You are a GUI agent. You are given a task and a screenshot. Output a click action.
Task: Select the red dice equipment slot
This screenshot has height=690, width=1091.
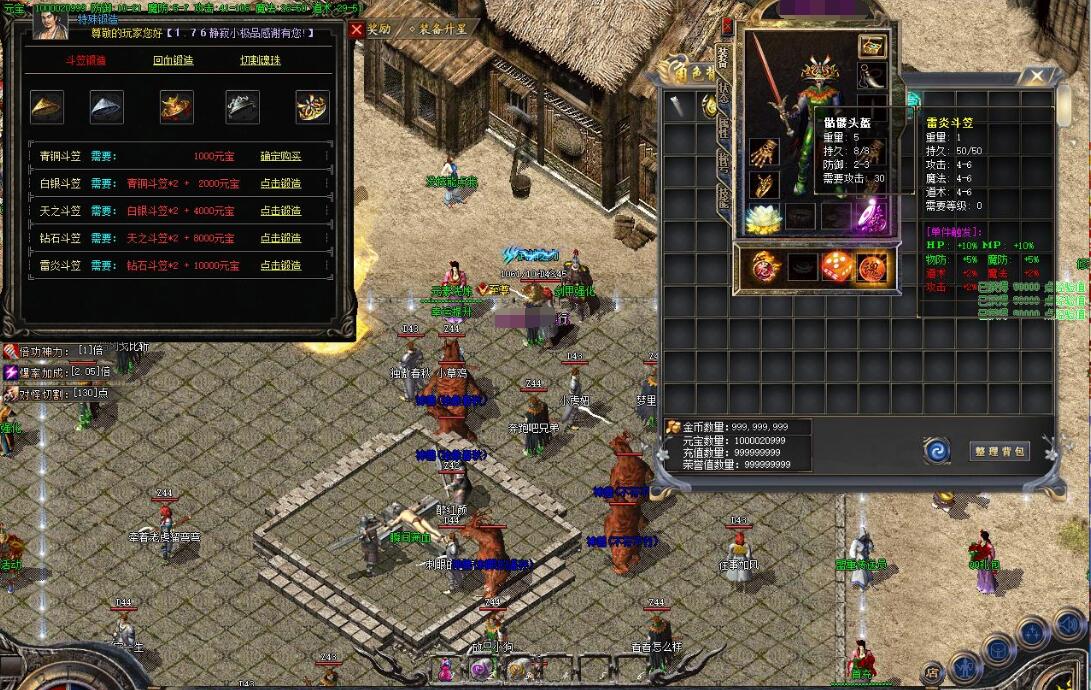837,267
